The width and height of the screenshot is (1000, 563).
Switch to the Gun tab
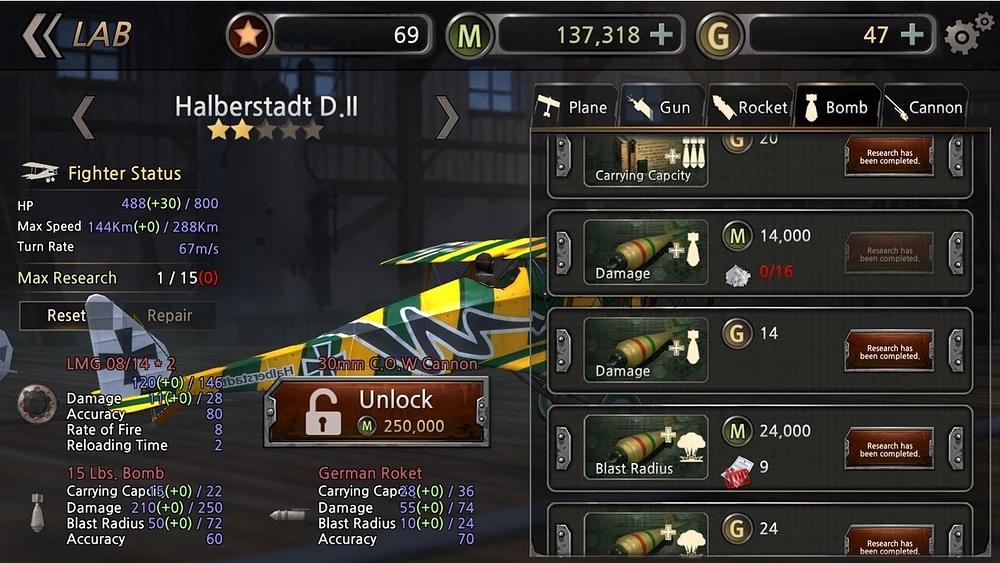click(659, 107)
